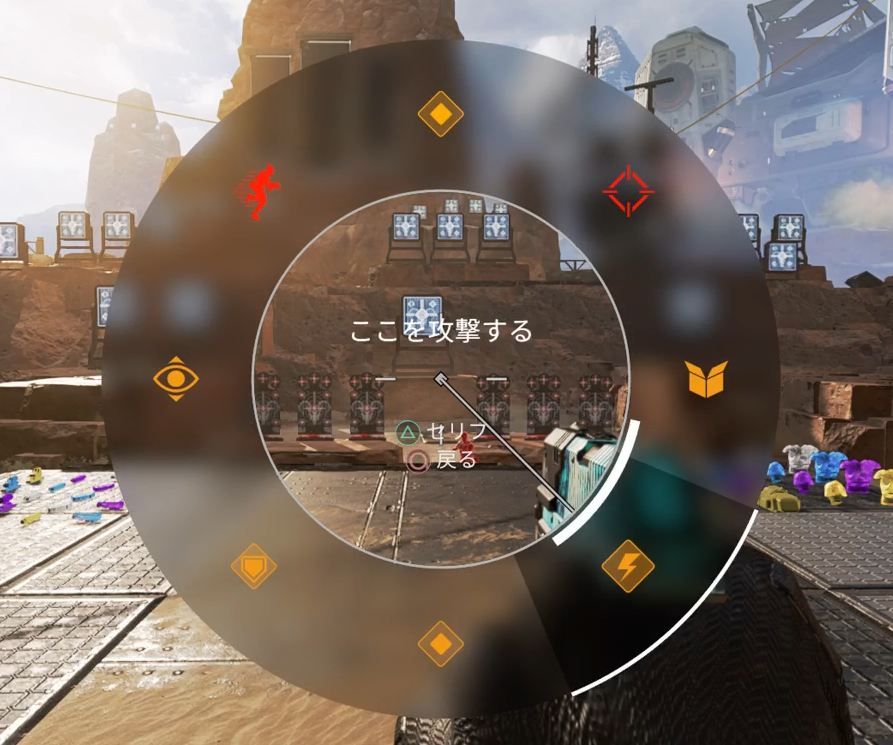This screenshot has height=745, width=893.
Task: Choose the diamond with shield emblem ping
Action: coord(254,568)
